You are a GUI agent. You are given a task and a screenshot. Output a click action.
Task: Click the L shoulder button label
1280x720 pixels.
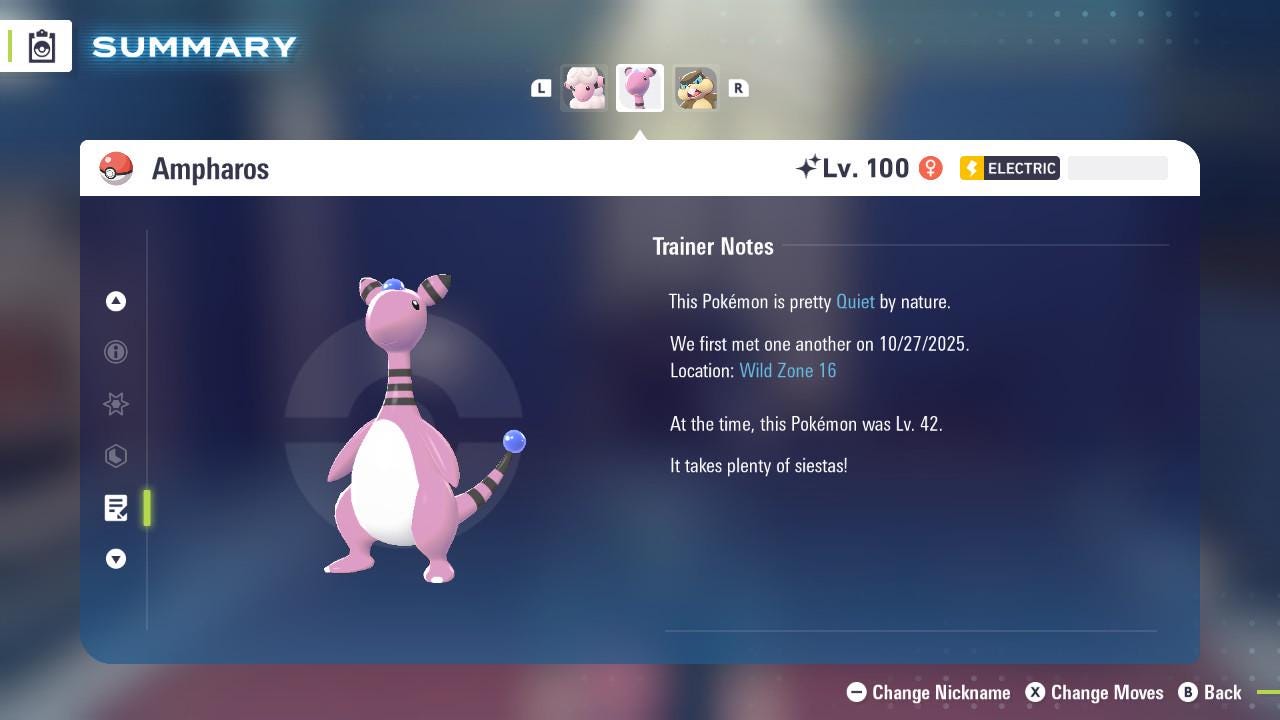point(541,88)
